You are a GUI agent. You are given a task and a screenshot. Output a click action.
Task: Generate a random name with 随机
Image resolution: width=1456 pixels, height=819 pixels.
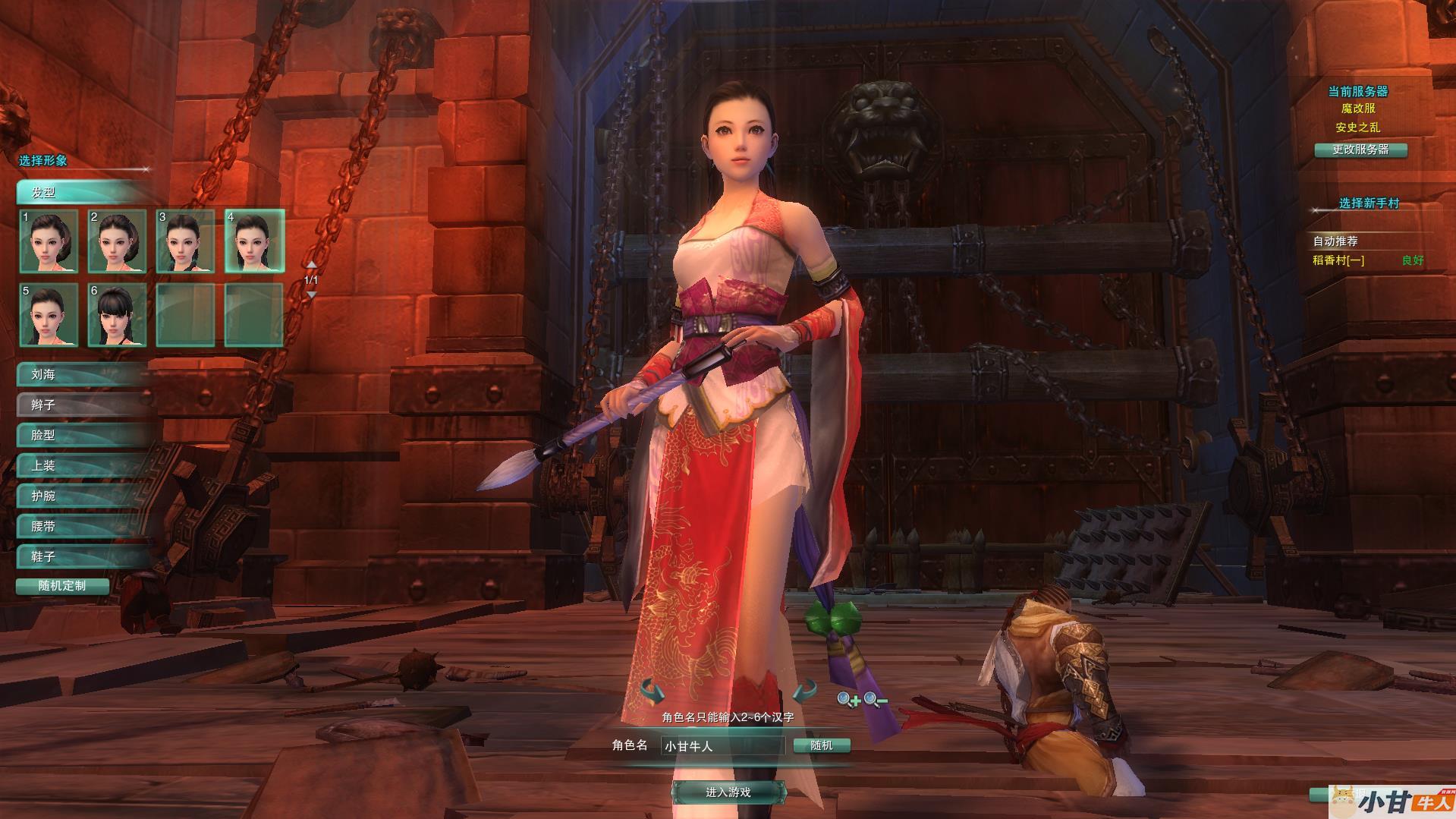[822, 745]
